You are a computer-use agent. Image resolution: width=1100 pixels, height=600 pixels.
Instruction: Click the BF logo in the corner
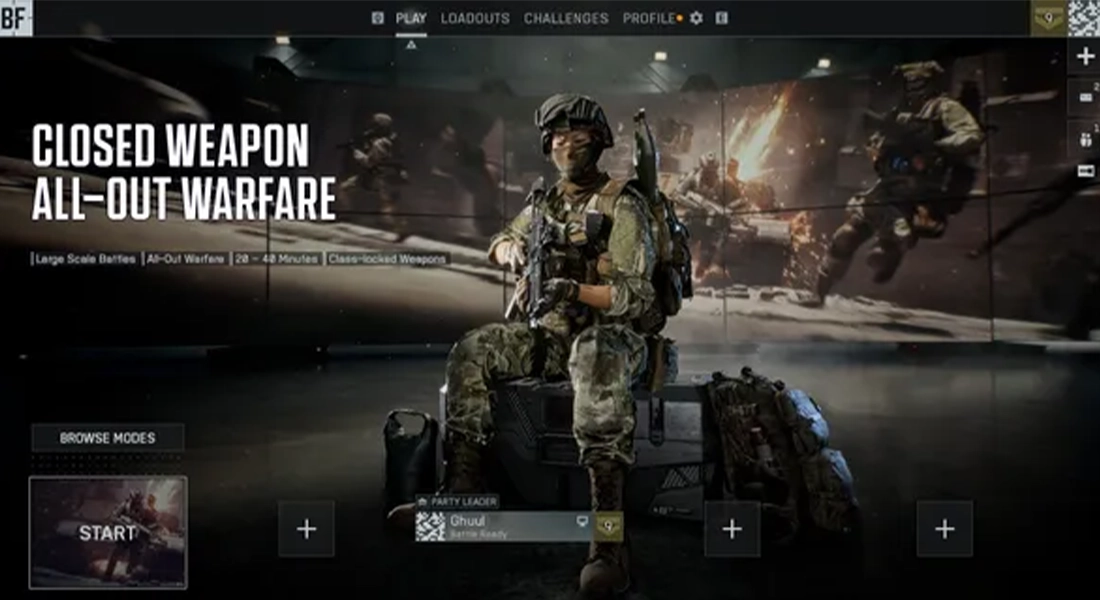[x=15, y=17]
